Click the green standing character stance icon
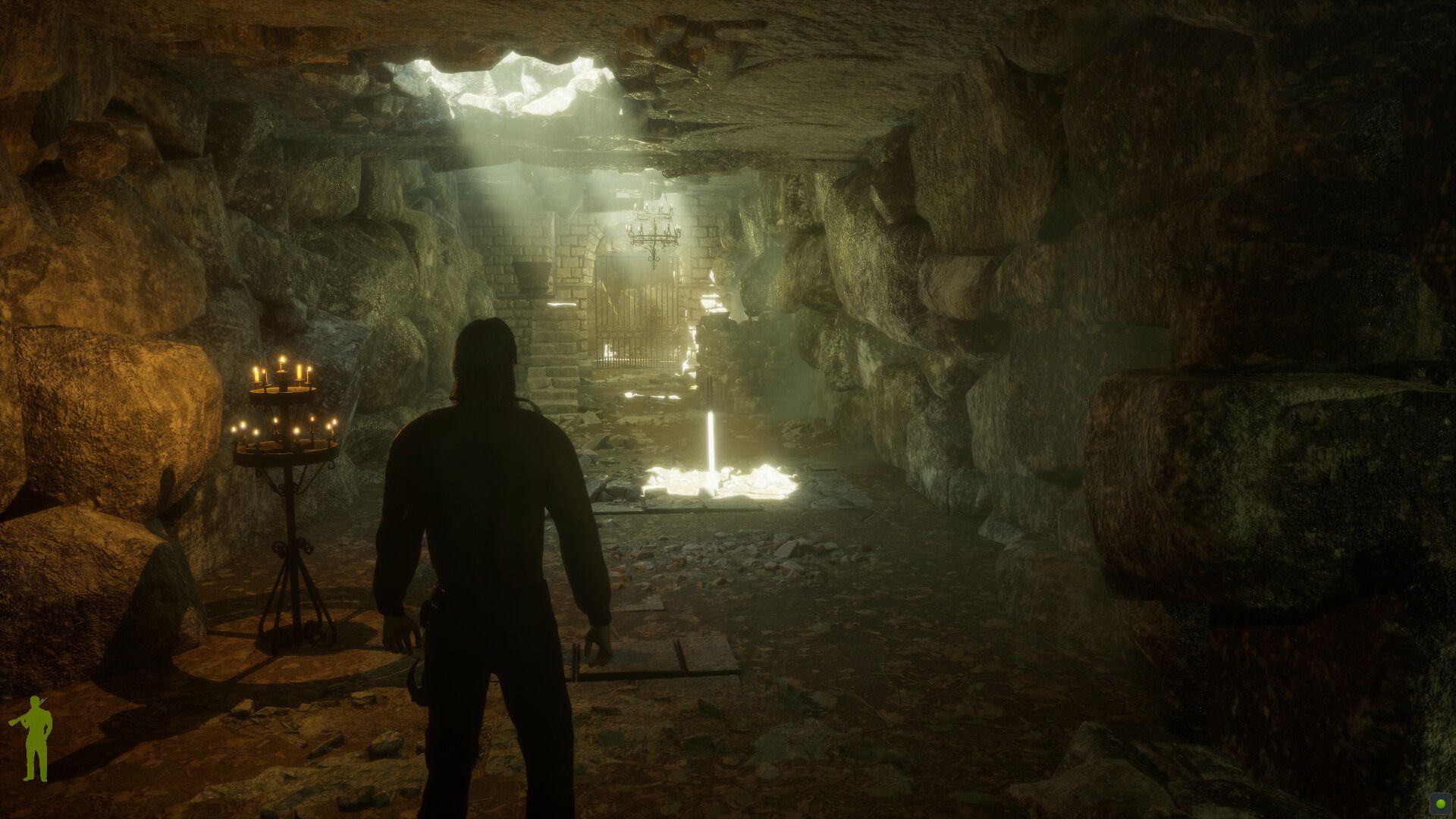The height and width of the screenshot is (819, 1456). click(x=33, y=739)
